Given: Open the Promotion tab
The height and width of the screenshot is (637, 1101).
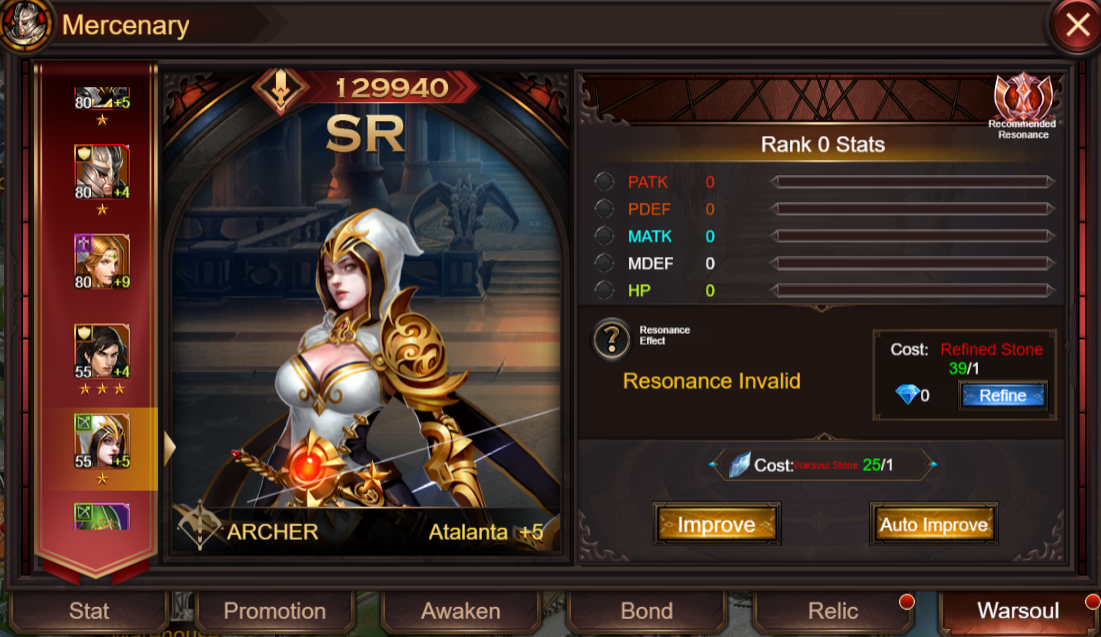Looking at the screenshot, I should (274, 611).
